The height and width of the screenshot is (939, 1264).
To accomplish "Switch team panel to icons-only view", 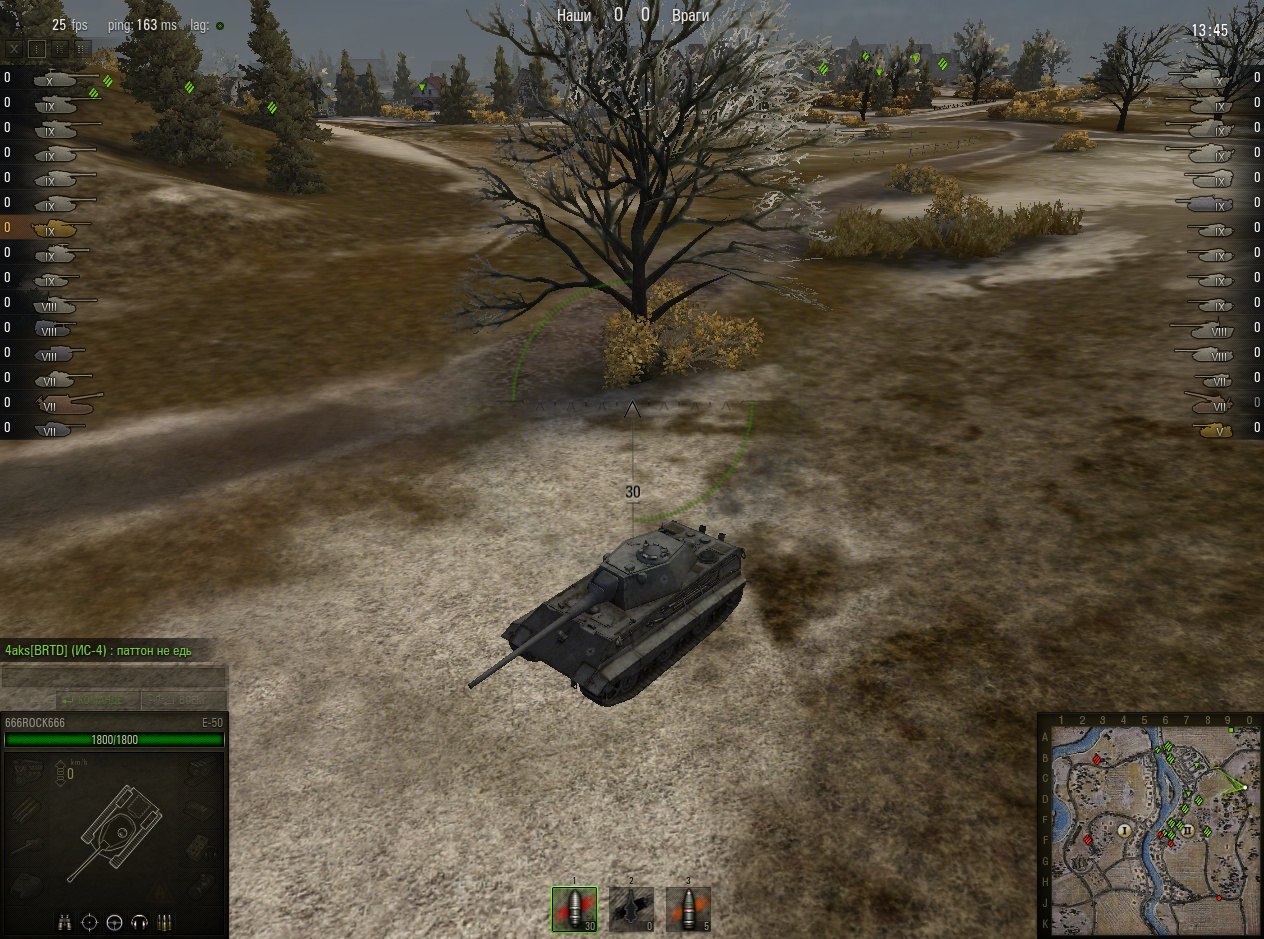I will coord(37,48).
